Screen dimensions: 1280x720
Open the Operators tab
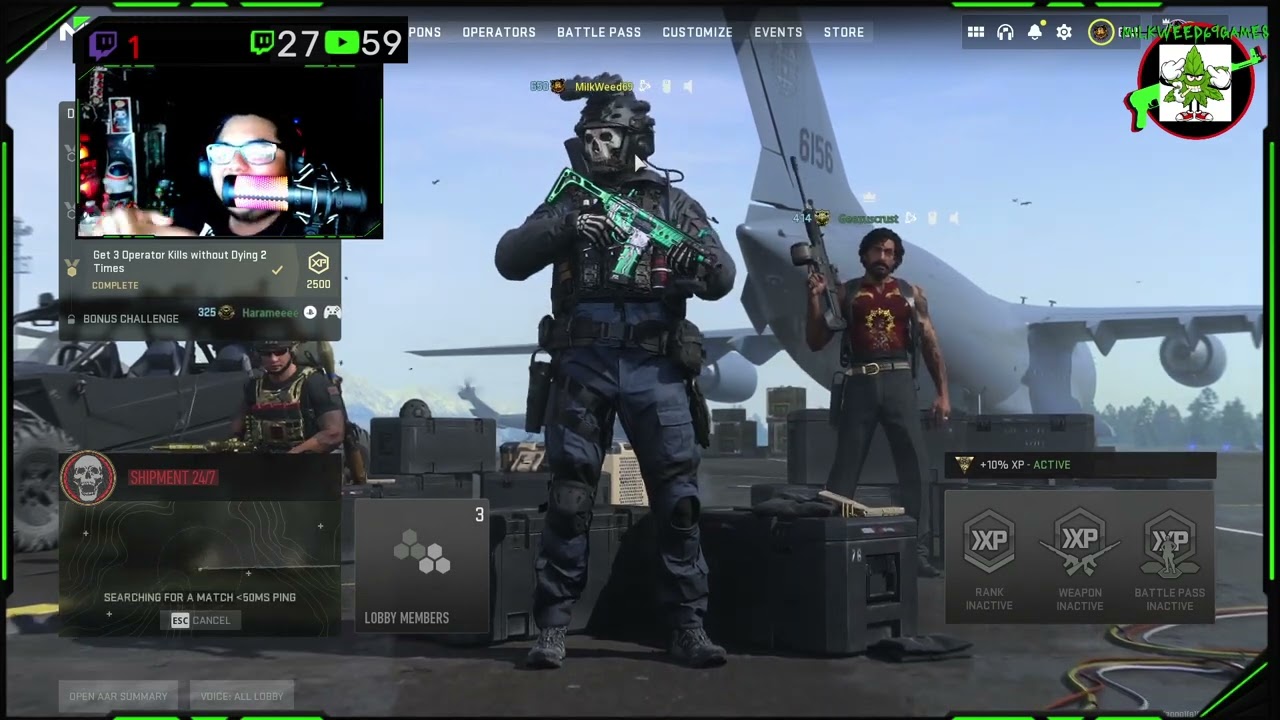click(x=499, y=32)
